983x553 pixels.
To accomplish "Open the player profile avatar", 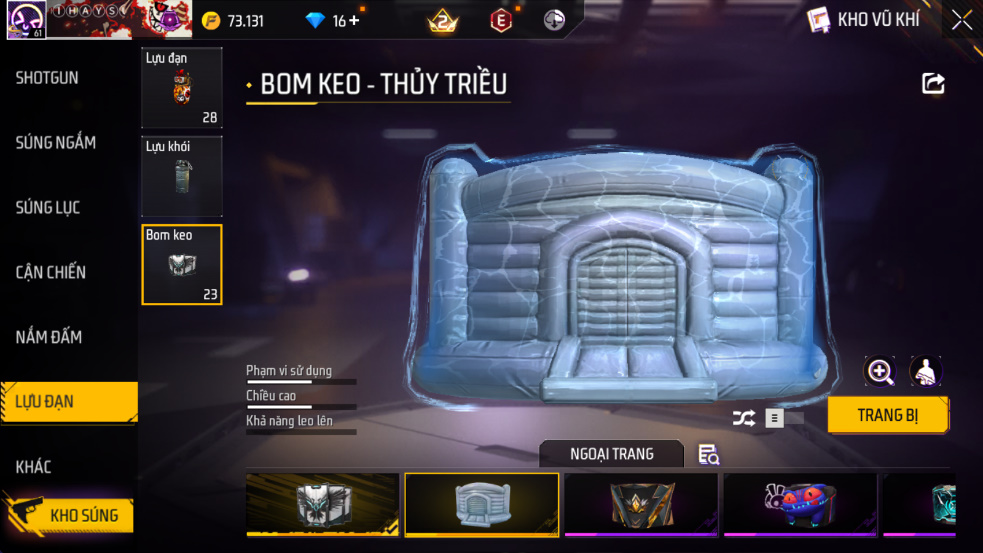I will (x=24, y=20).
